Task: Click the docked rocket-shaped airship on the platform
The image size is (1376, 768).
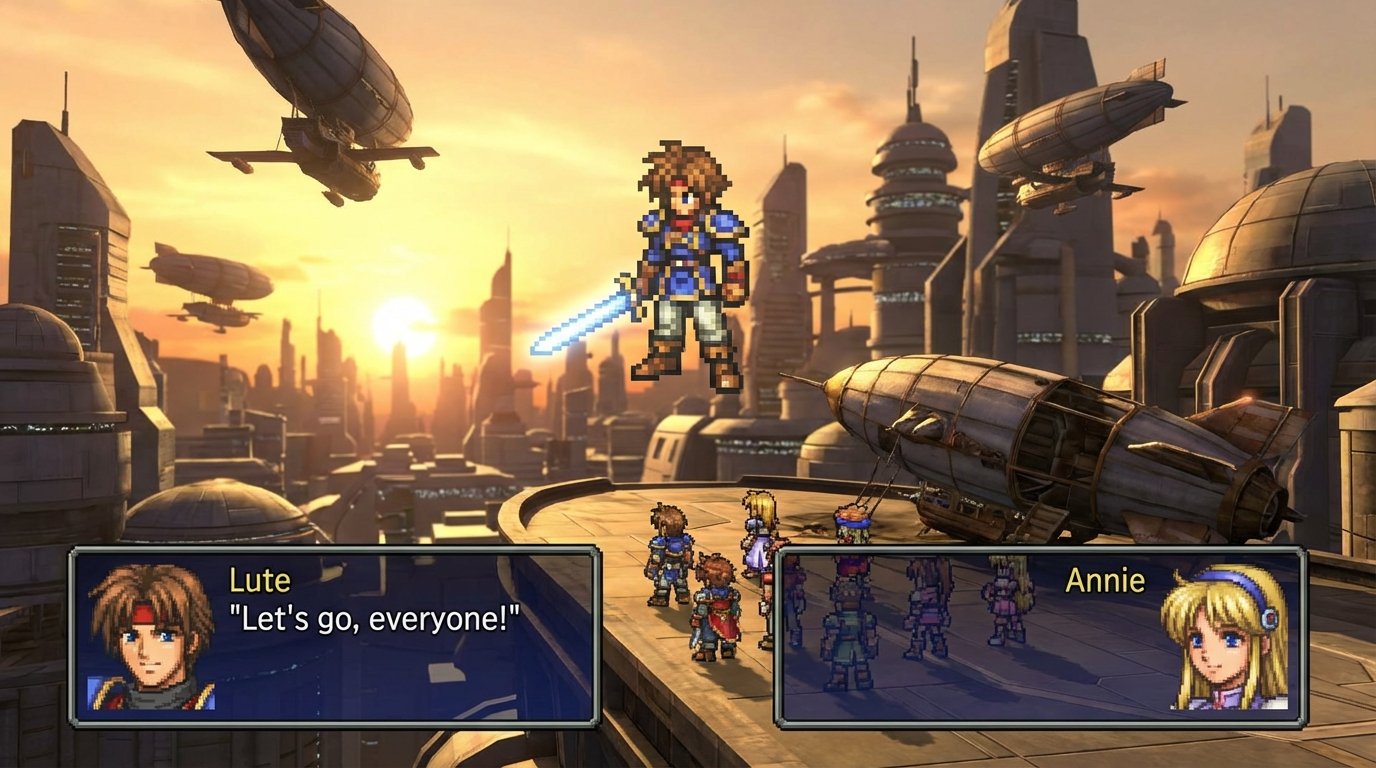Action: coord(1000,430)
